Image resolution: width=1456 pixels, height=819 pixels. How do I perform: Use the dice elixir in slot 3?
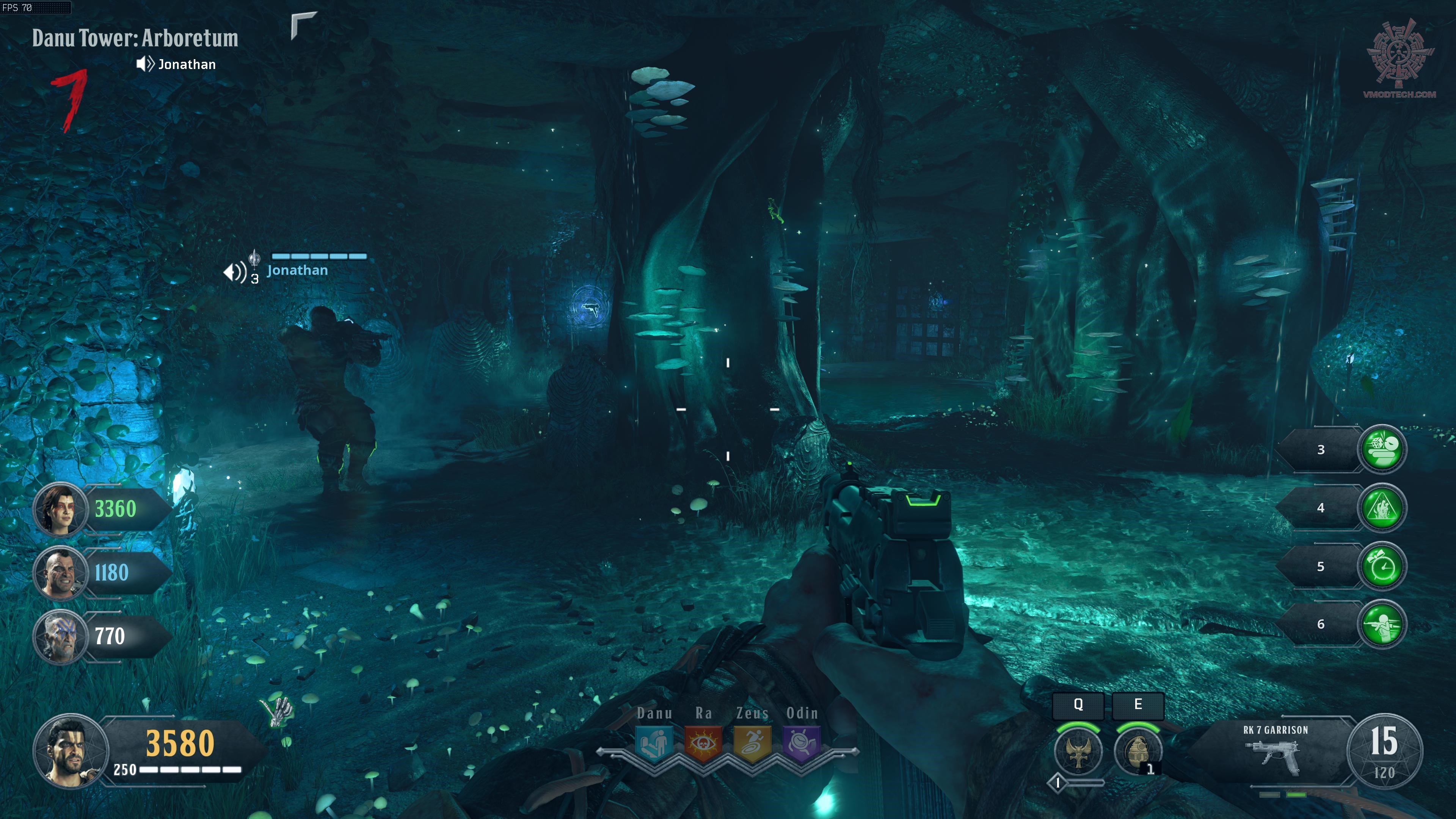[1381, 449]
